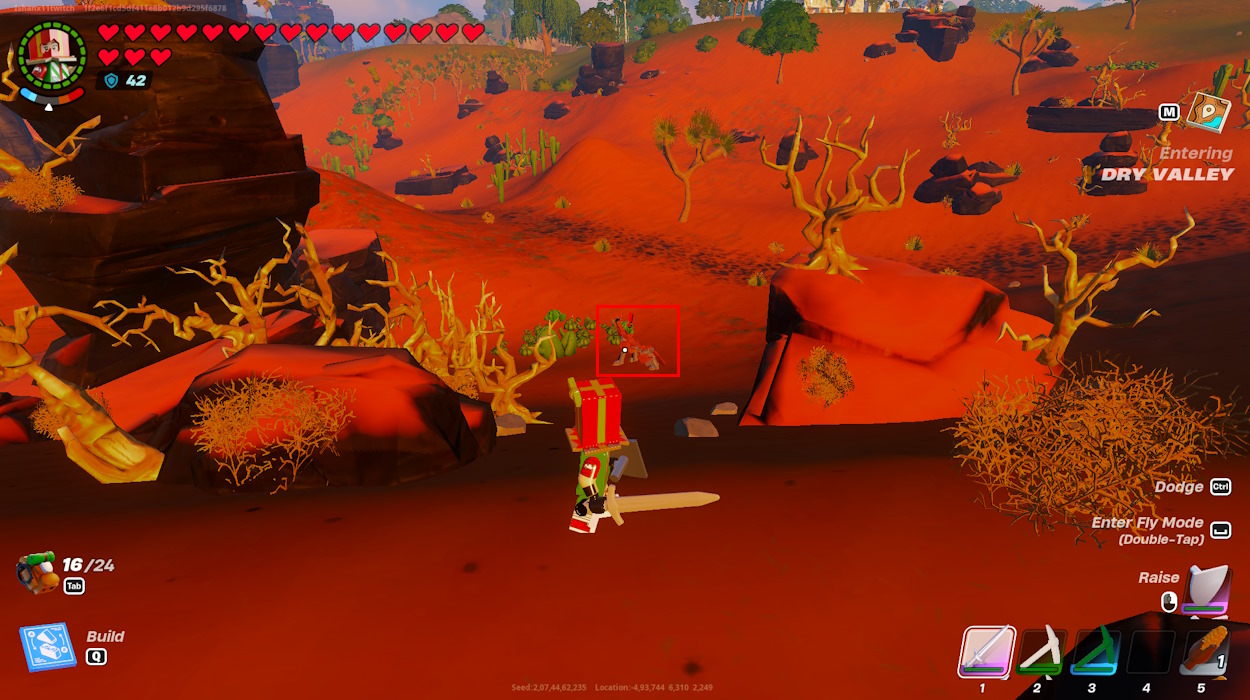Select the sword in hotbar slot 1
1250x700 pixels.
pyautogui.click(x=987, y=652)
